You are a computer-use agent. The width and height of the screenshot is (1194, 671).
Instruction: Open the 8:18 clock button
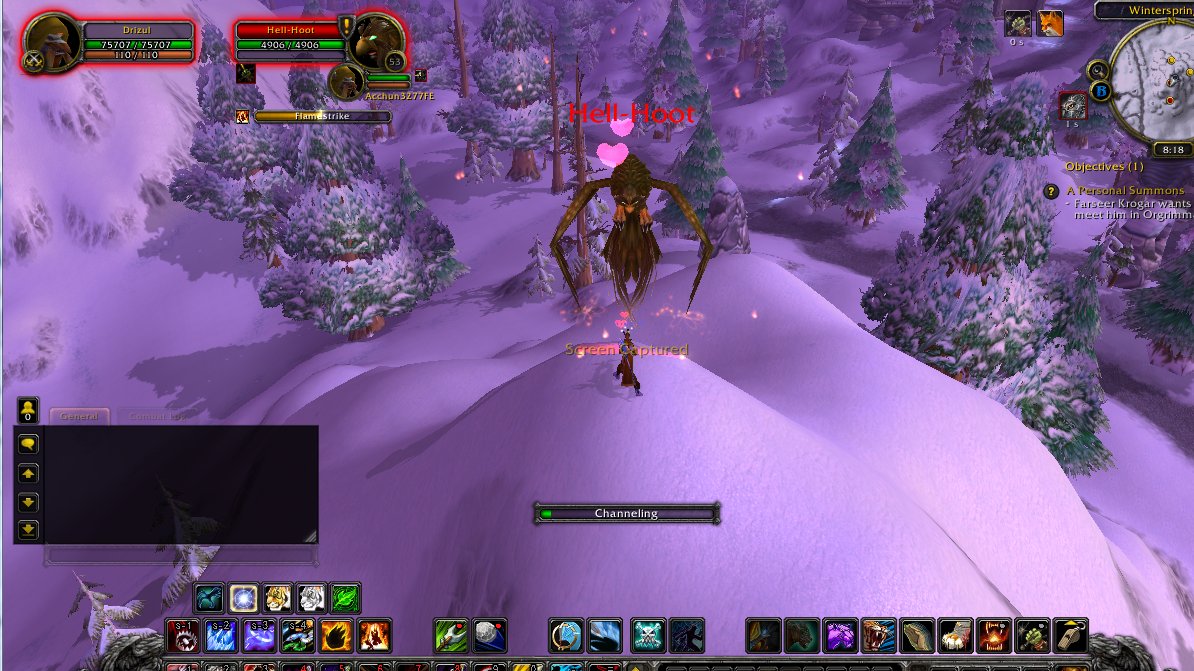(x=1171, y=149)
